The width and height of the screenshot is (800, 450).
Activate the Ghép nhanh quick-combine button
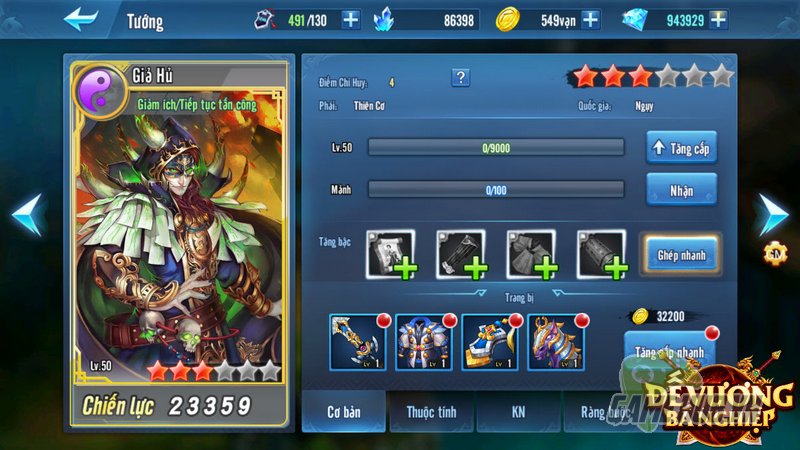[681, 254]
